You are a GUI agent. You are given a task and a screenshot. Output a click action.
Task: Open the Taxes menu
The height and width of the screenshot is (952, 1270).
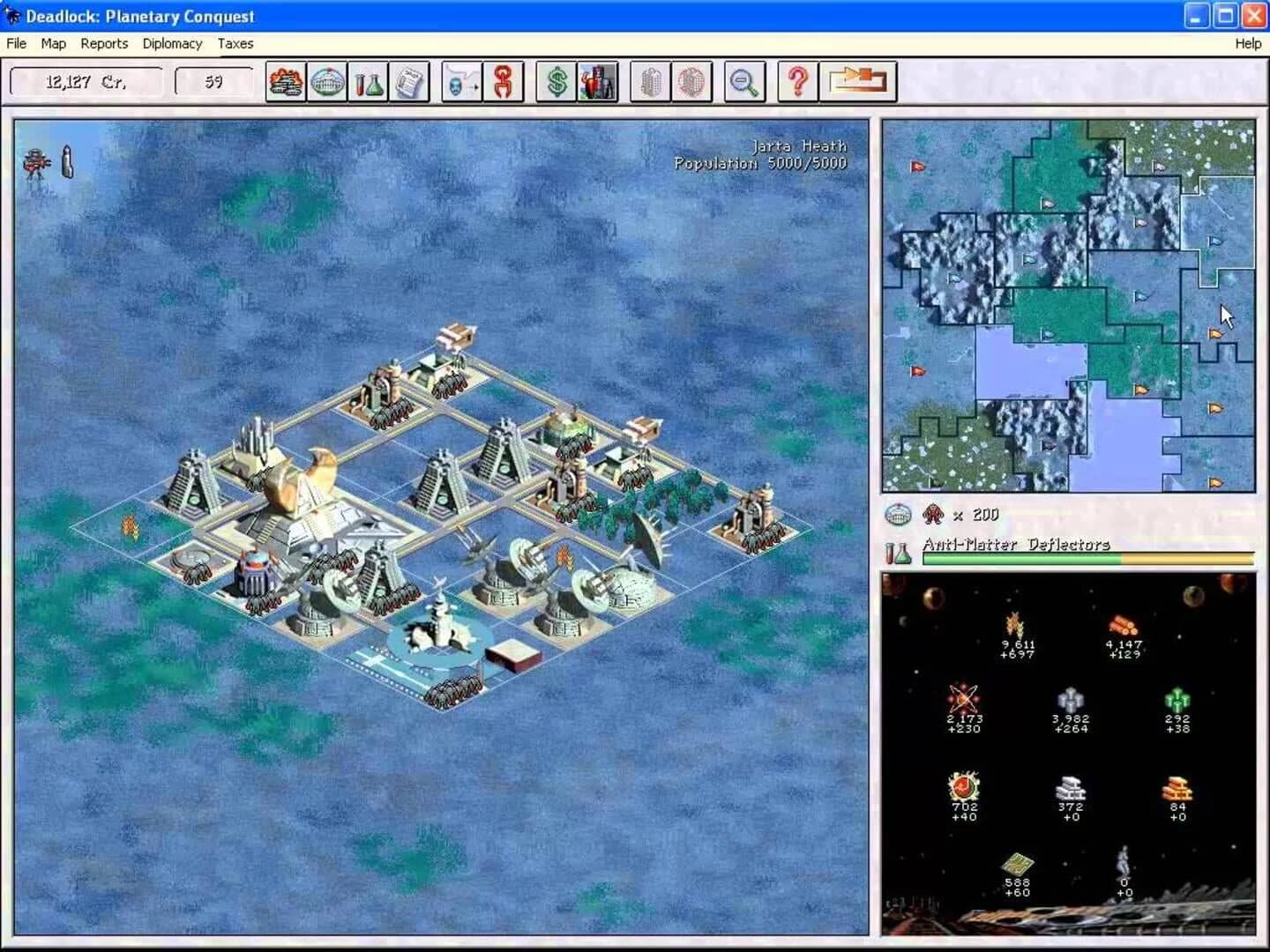[235, 43]
